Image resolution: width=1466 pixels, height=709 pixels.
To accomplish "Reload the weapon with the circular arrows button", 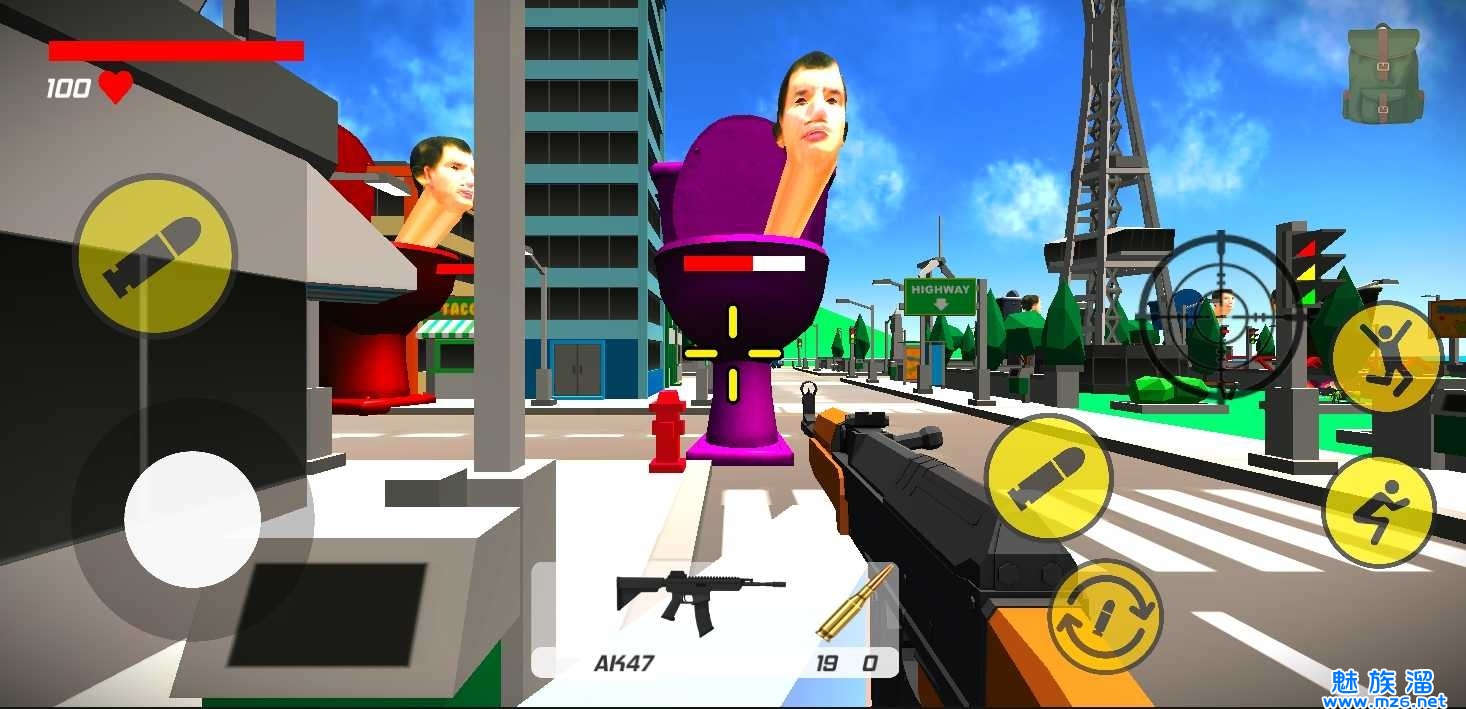I will [1104, 615].
